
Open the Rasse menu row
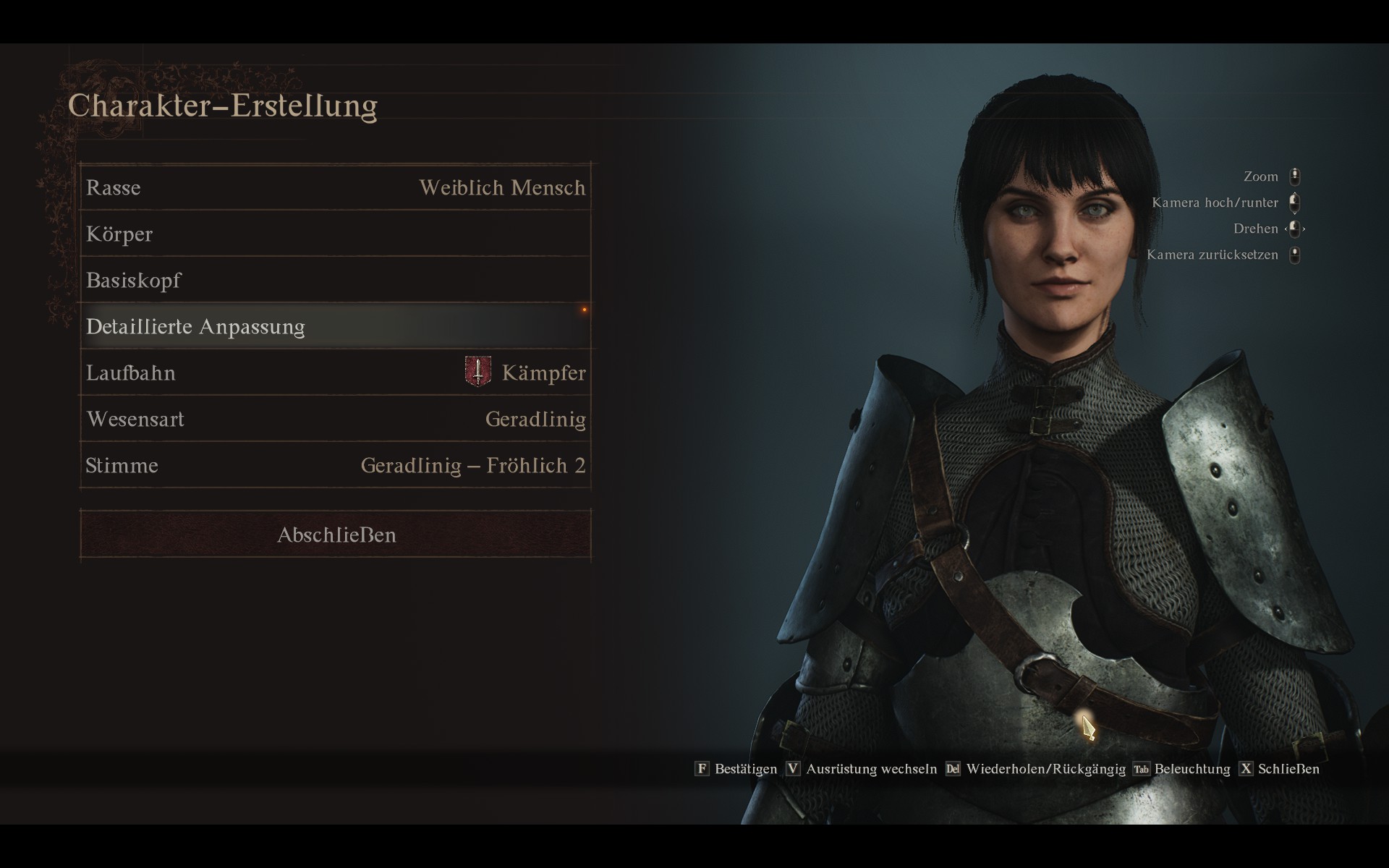pyautogui.click(x=336, y=188)
